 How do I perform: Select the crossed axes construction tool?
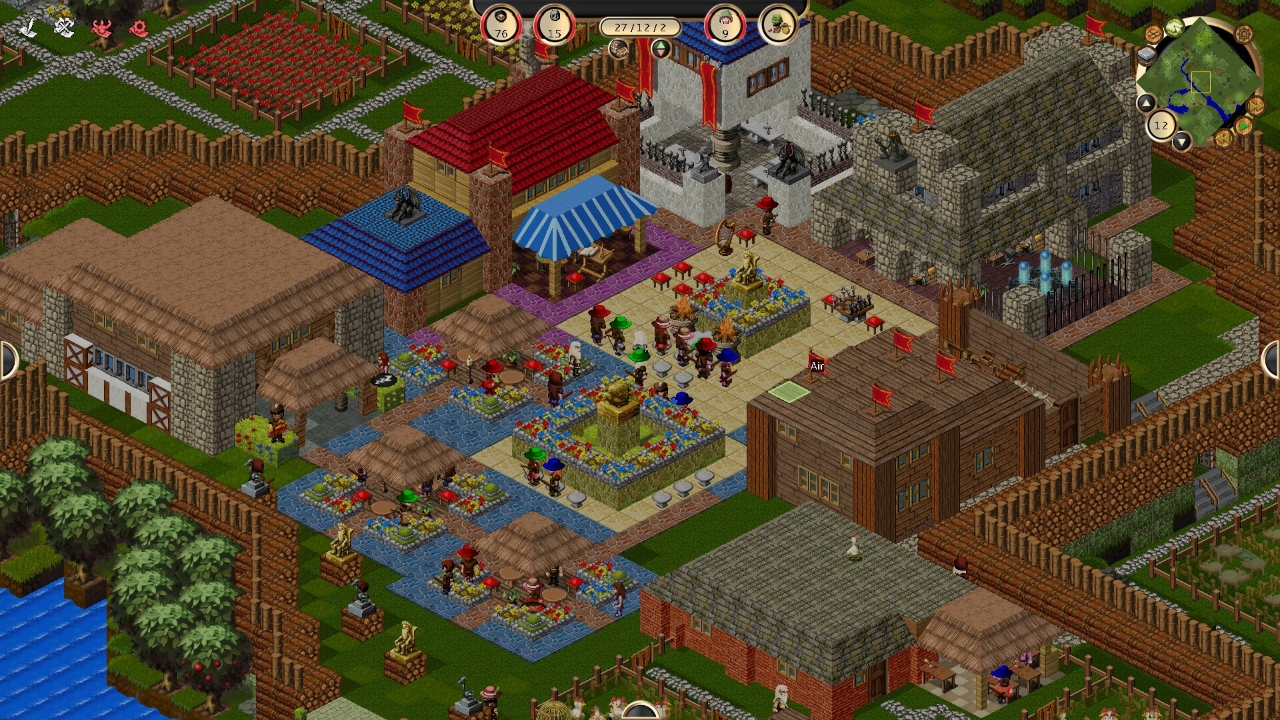[64, 26]
